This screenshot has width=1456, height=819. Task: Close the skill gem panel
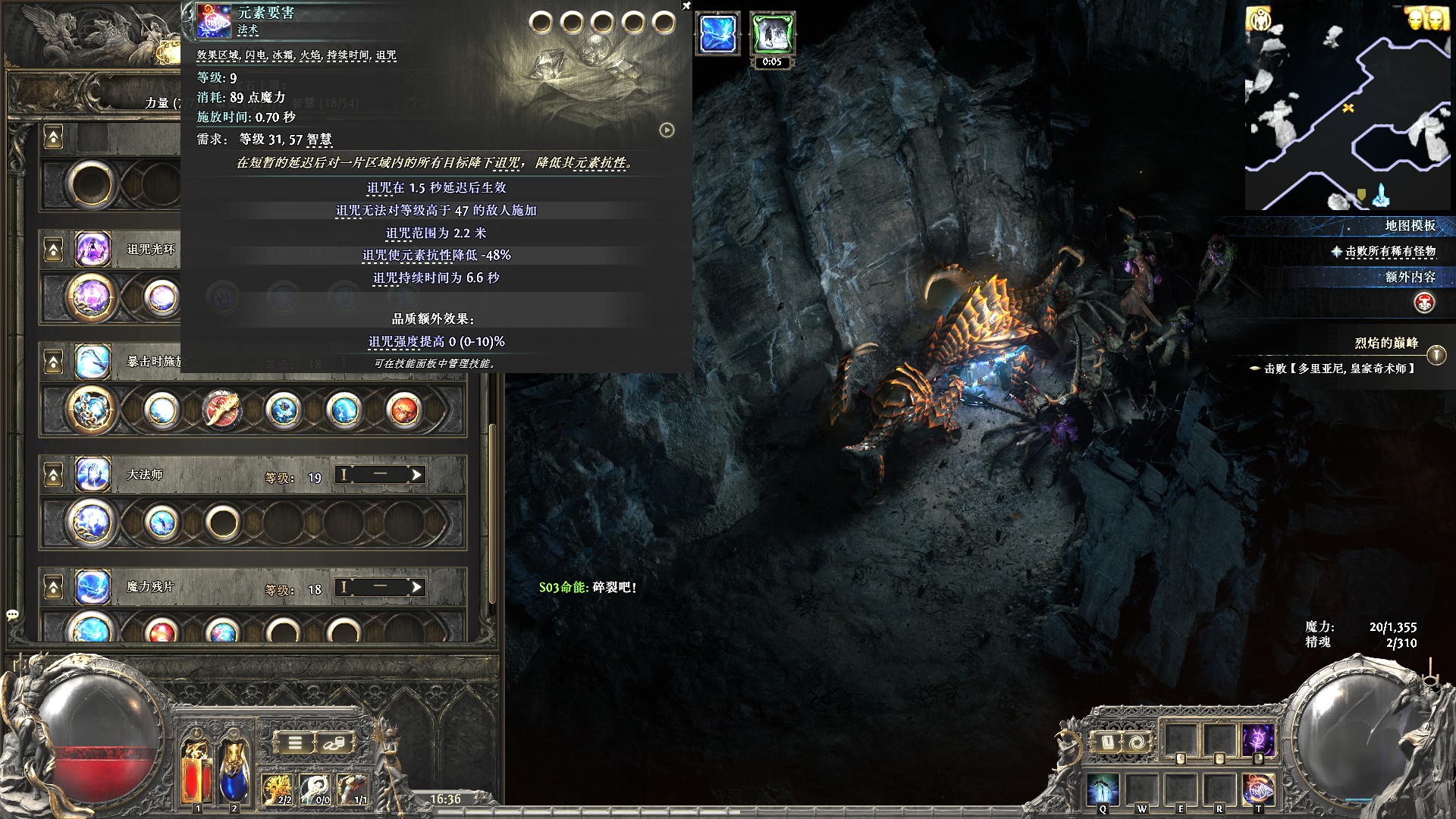[x=686, y=6]
